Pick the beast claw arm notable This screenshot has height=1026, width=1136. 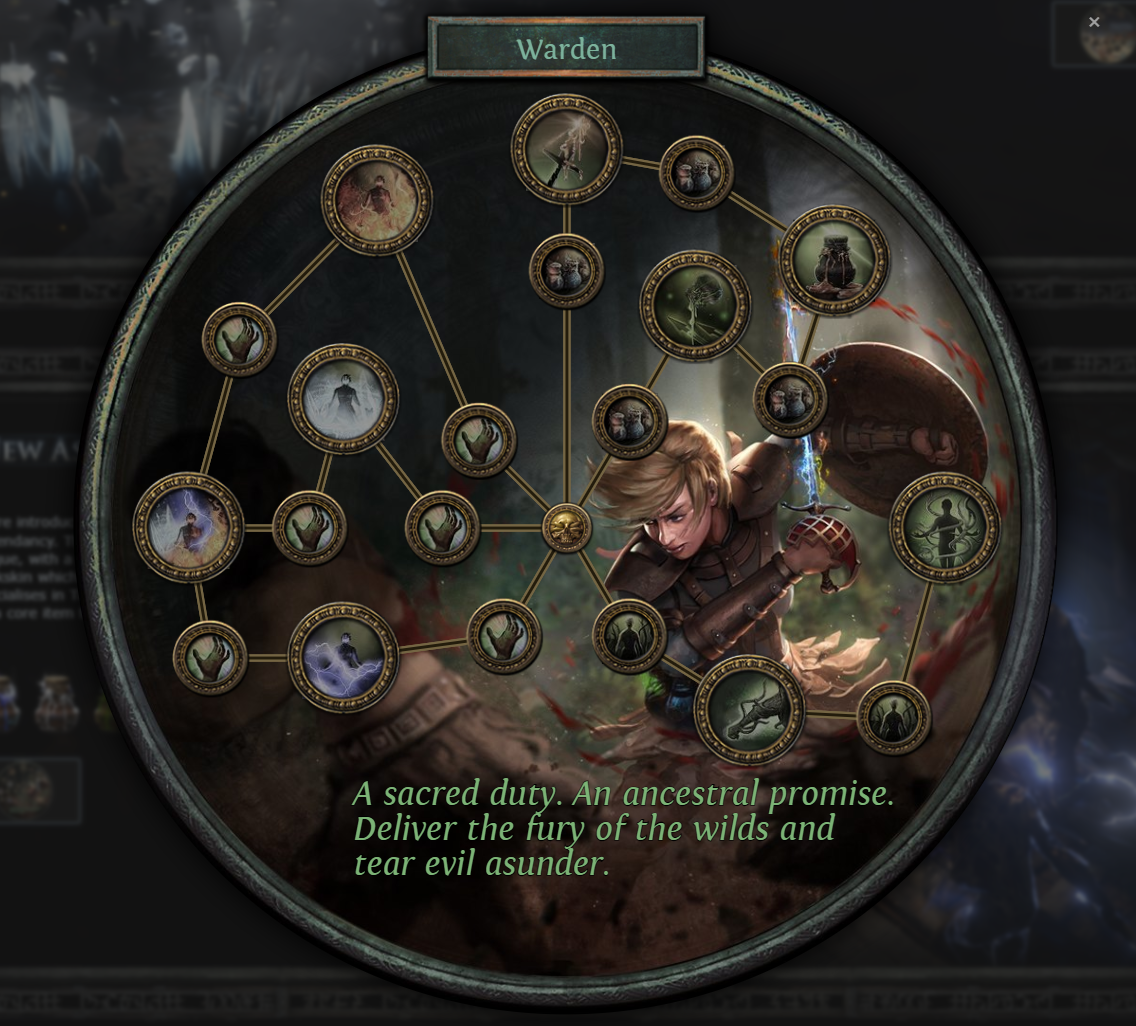(x=749, y=709)
